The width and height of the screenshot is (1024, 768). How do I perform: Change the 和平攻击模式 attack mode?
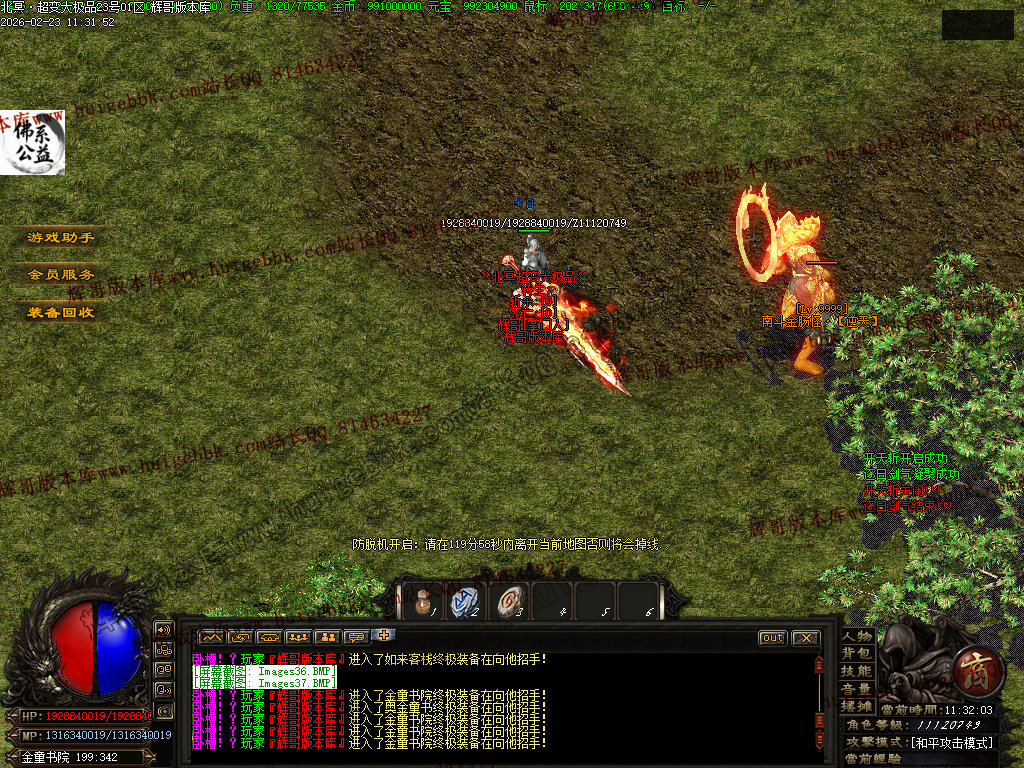pyautogui.click(x=950, y=743)
